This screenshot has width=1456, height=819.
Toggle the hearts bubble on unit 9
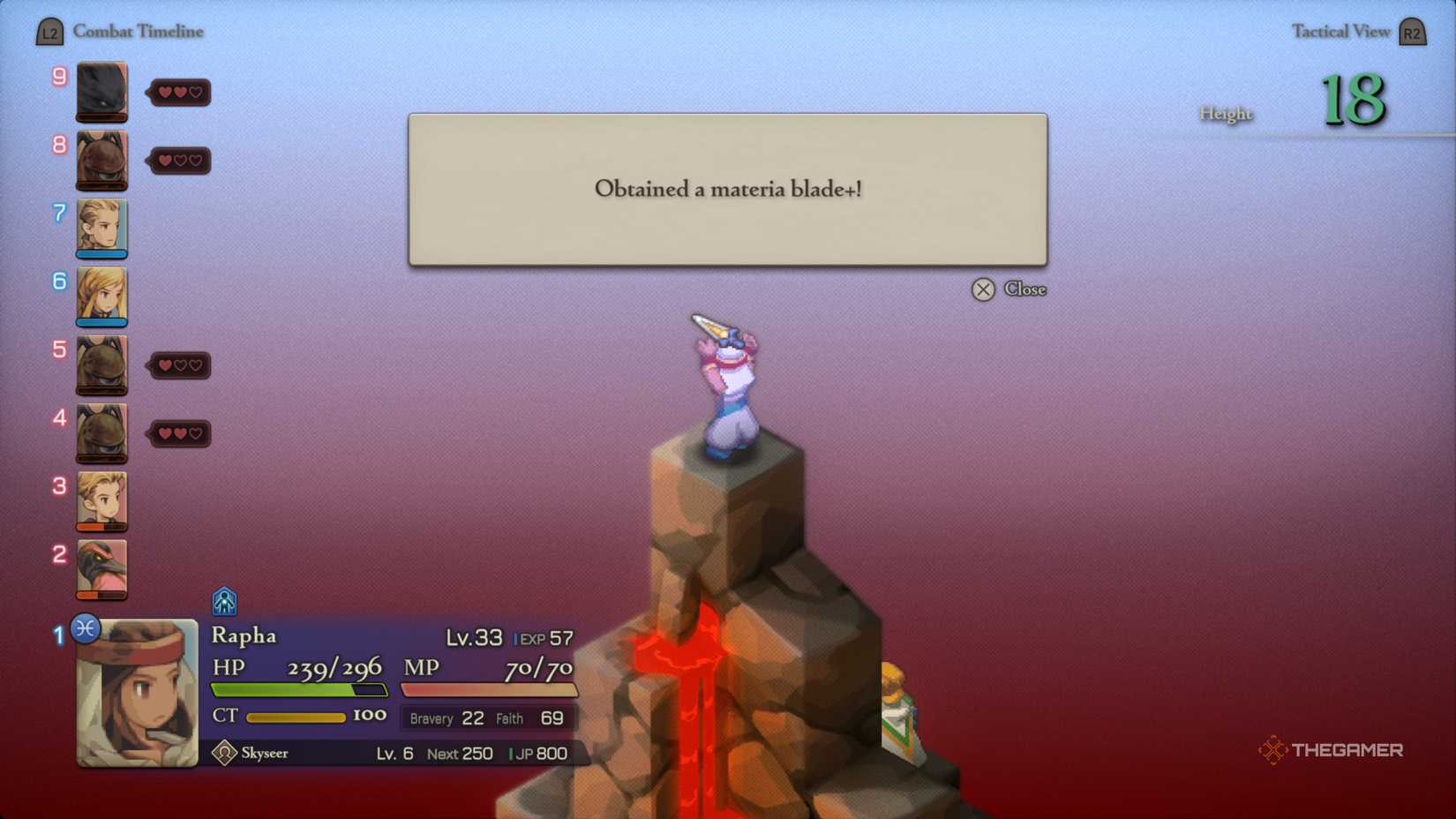(x=179, y=92)
